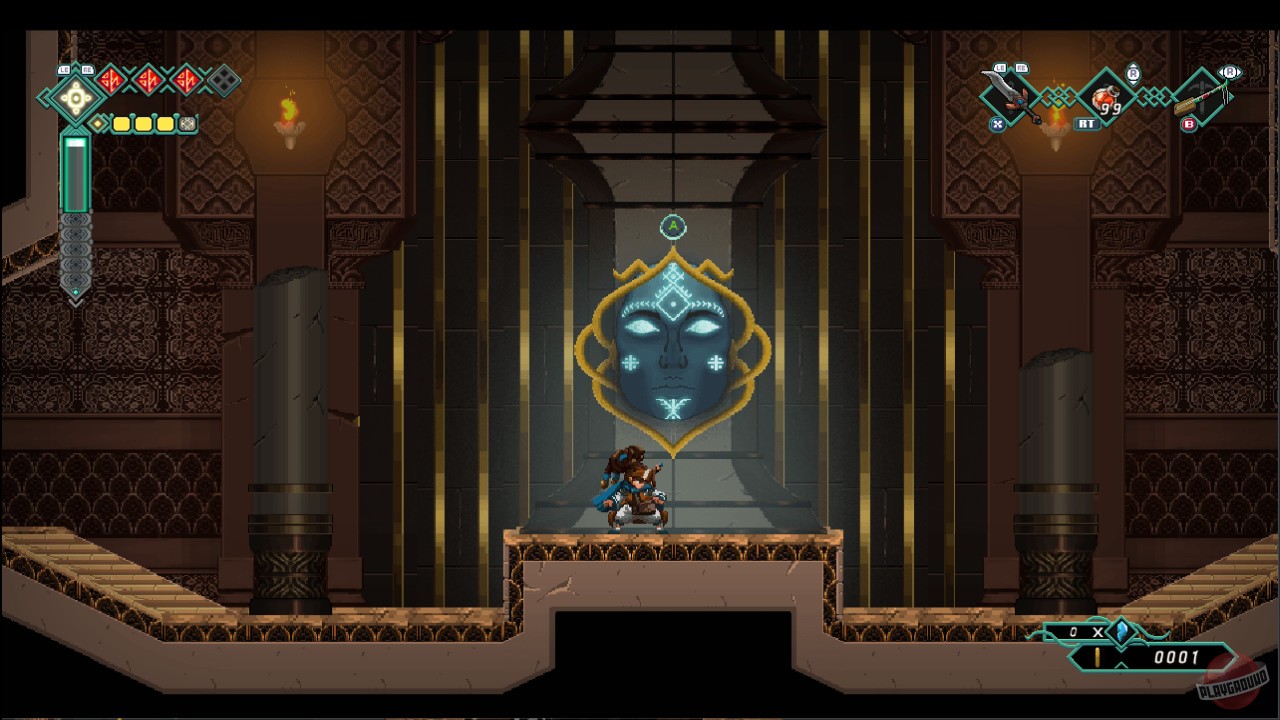Expand the small diamond beside the yellow ammo squares

(x=99, y=122)
